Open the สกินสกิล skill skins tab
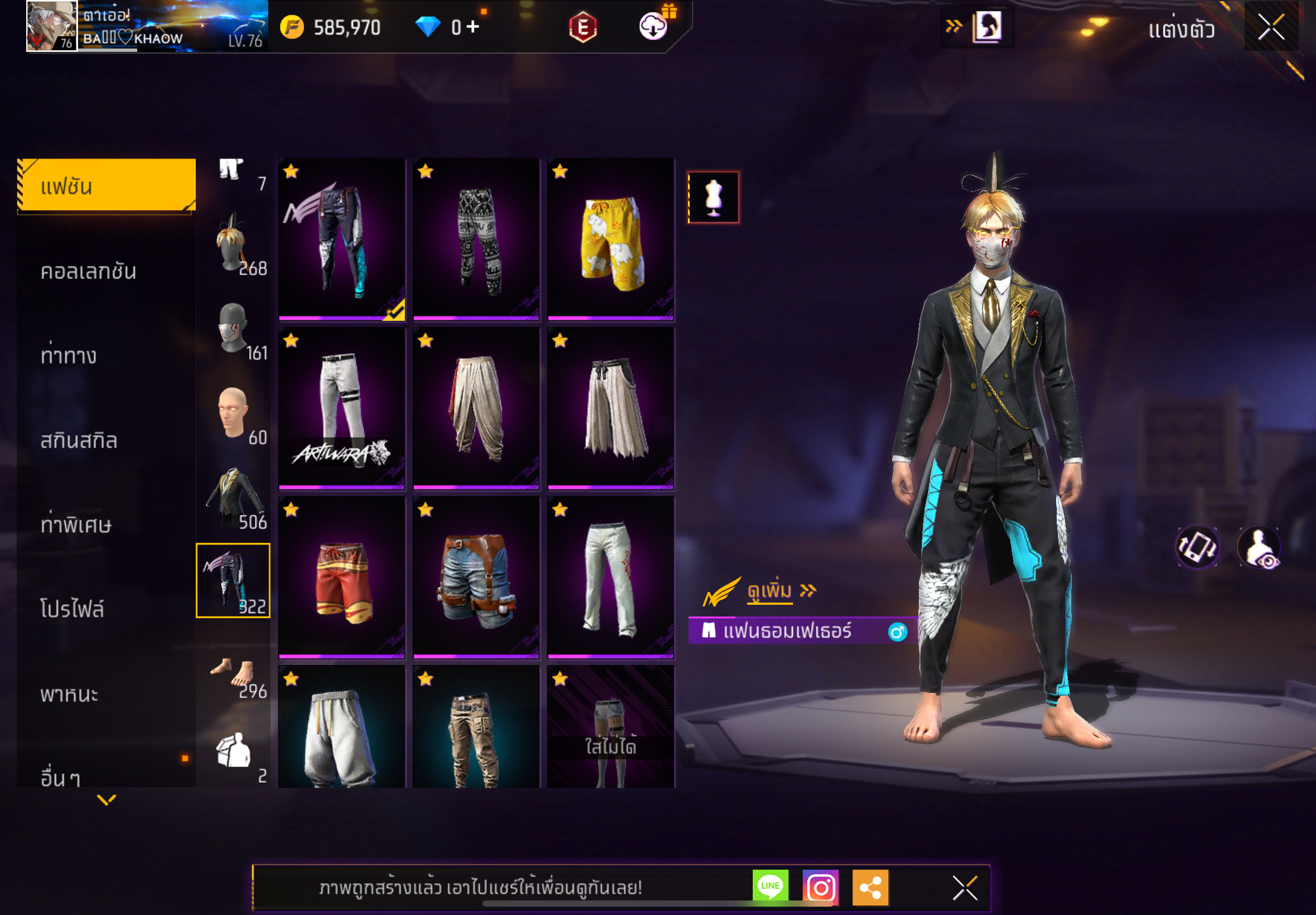This screenshot has width=1316, height=915. [79, 440]
